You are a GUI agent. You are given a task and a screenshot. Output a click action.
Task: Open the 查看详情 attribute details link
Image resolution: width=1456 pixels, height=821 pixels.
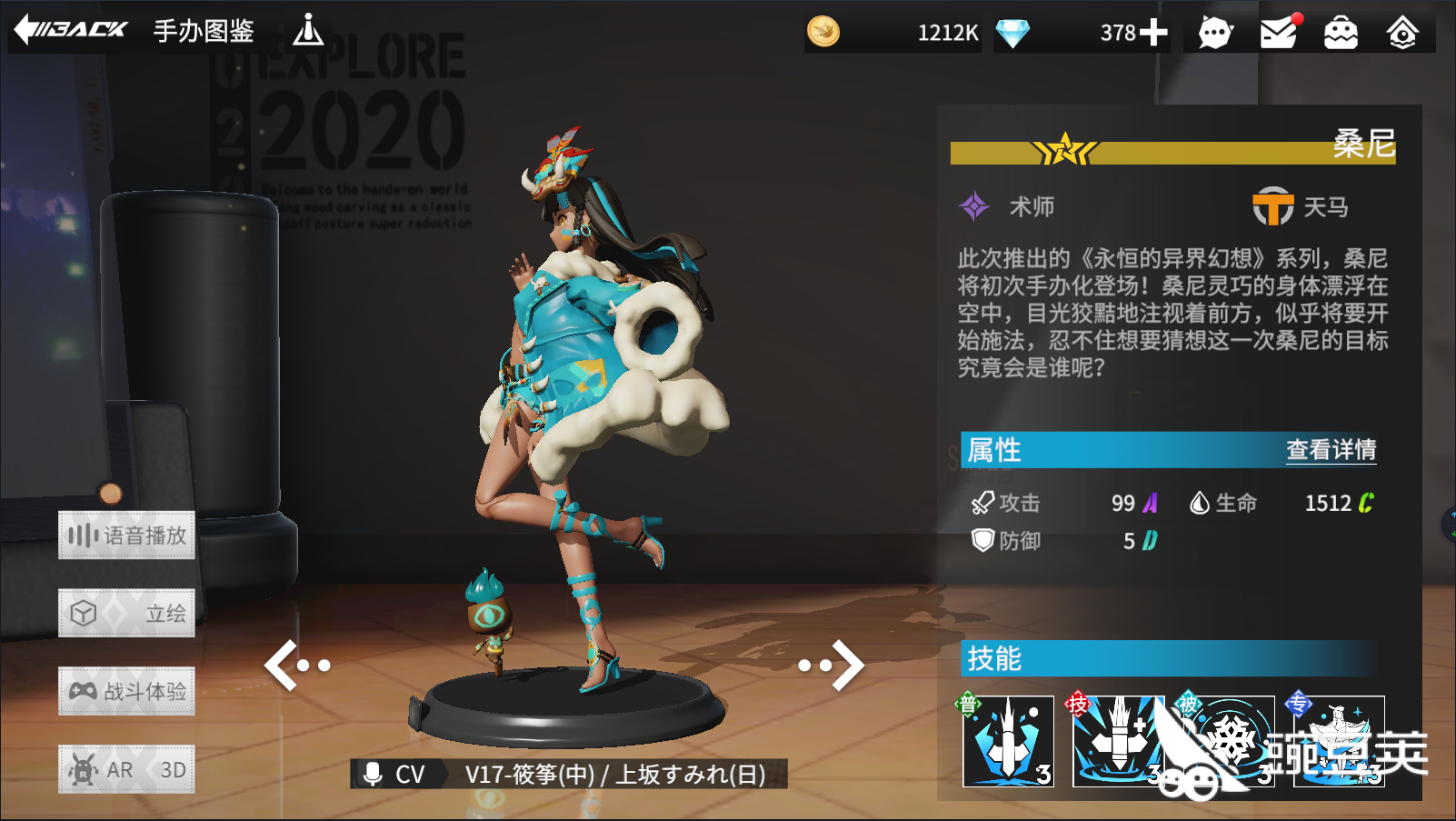(x=1330, y=449)
